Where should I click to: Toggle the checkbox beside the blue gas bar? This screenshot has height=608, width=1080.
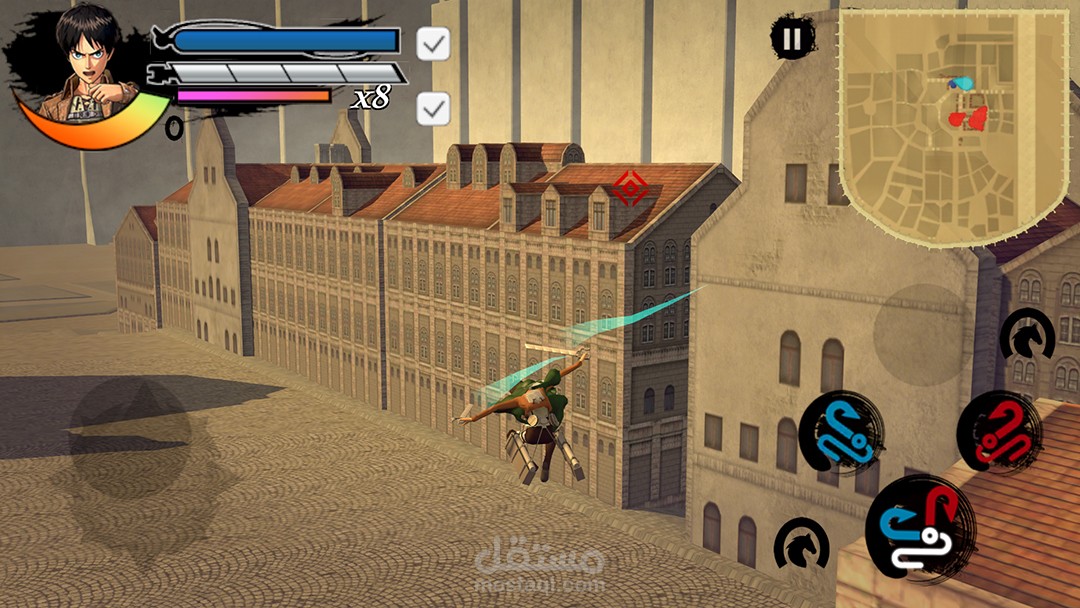(433, 44)
